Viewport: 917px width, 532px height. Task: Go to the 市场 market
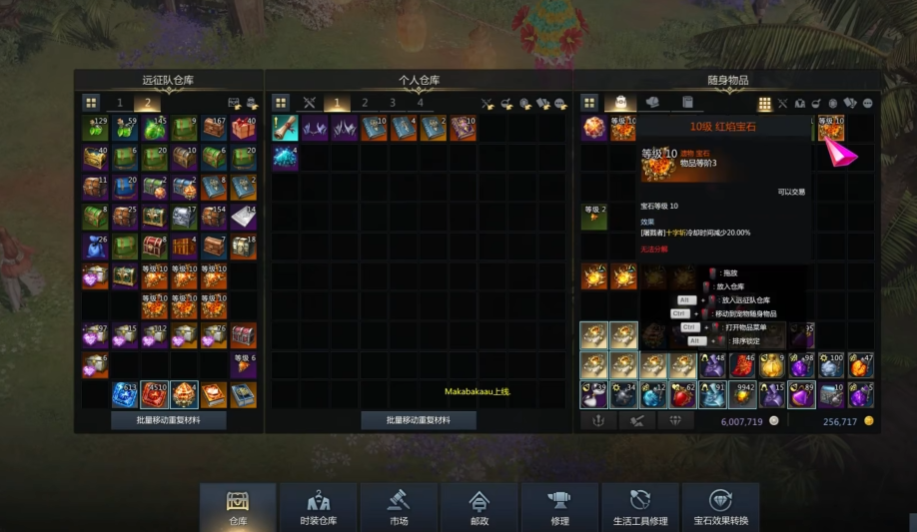pyautogui.click(x=398, y=507)
